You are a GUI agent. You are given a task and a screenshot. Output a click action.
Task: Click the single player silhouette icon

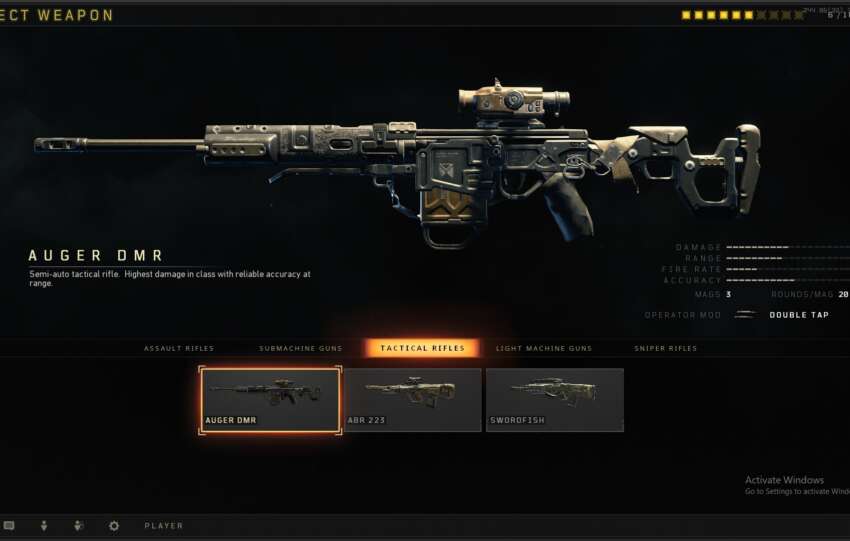pos(44,525)
